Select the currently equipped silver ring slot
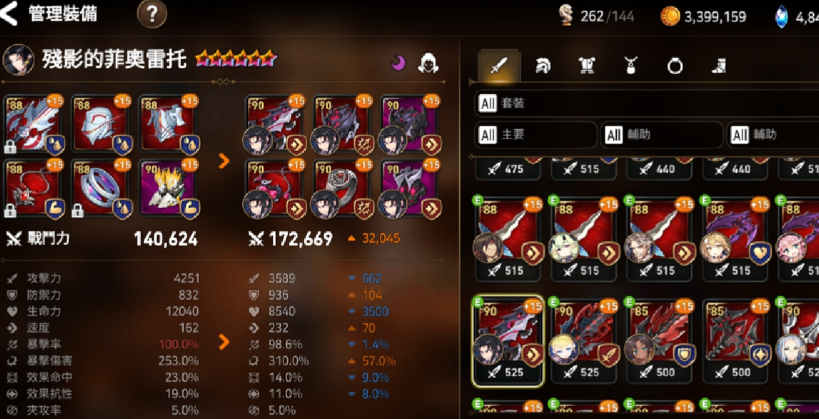Viewport: 819px width, 419px height. click(98, 188)
